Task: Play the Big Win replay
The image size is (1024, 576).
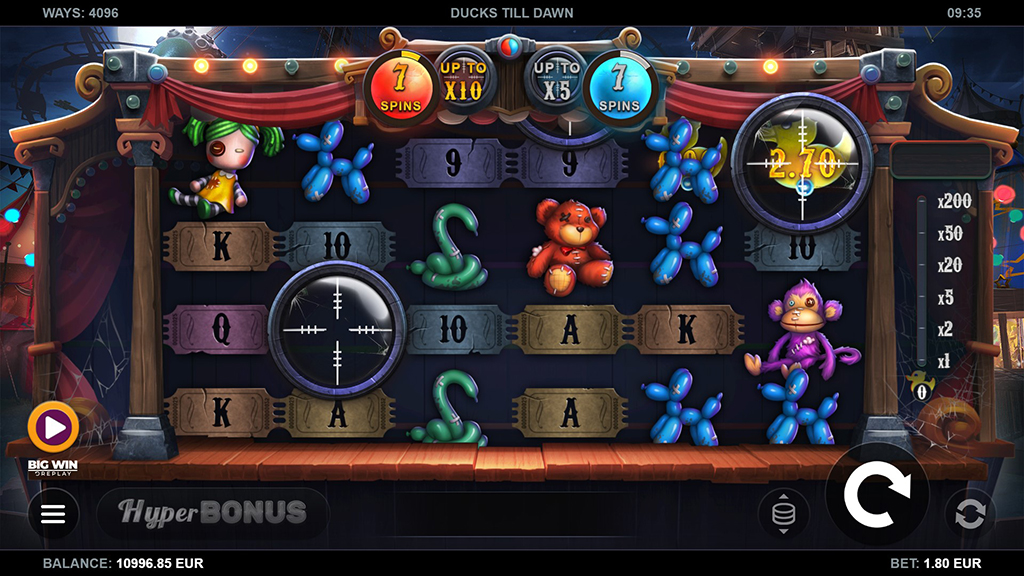Action: pyautogui.click(x=54, y=429)
